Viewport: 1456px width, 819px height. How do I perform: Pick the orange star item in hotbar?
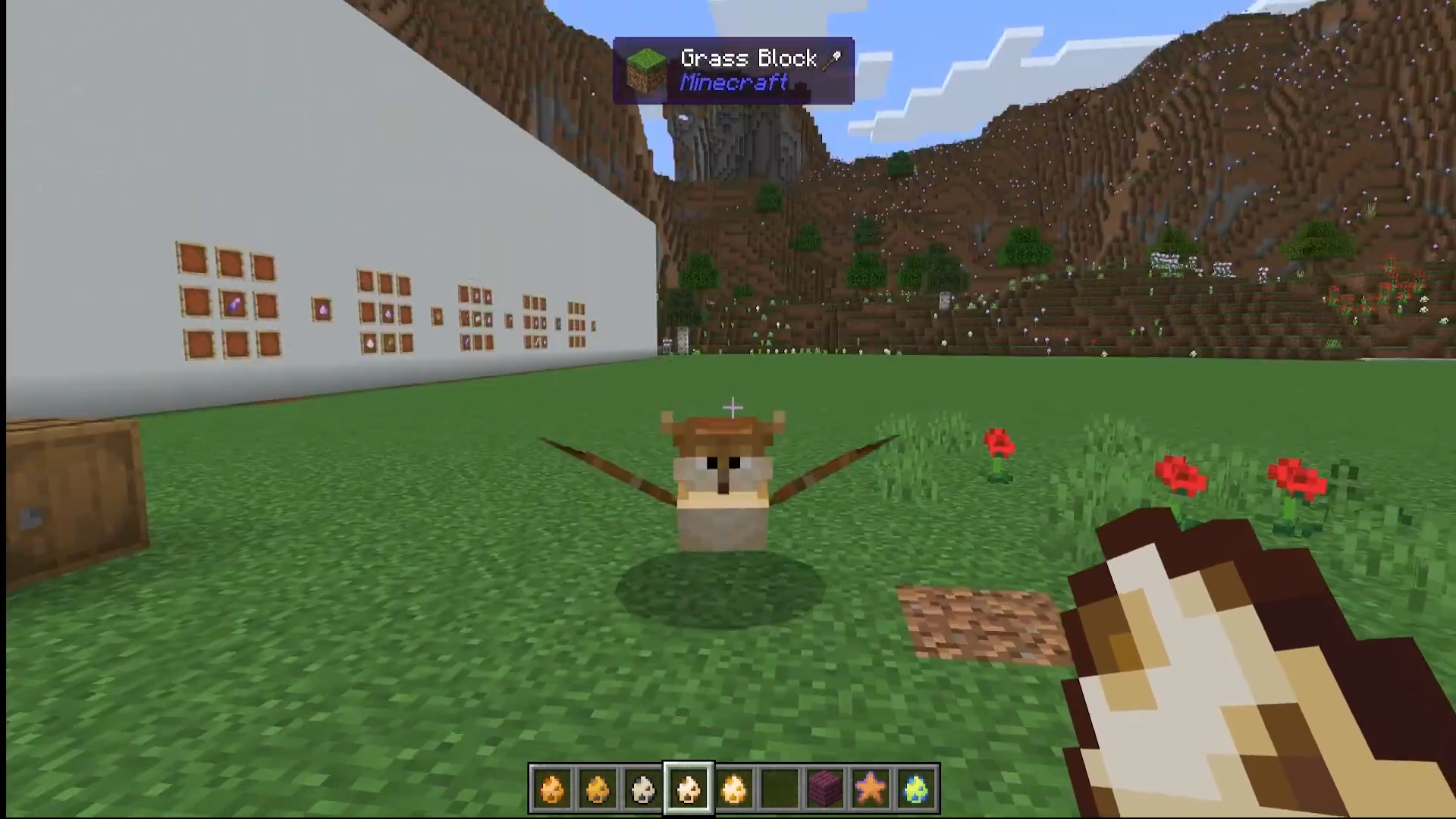click(x=871, y=789)
